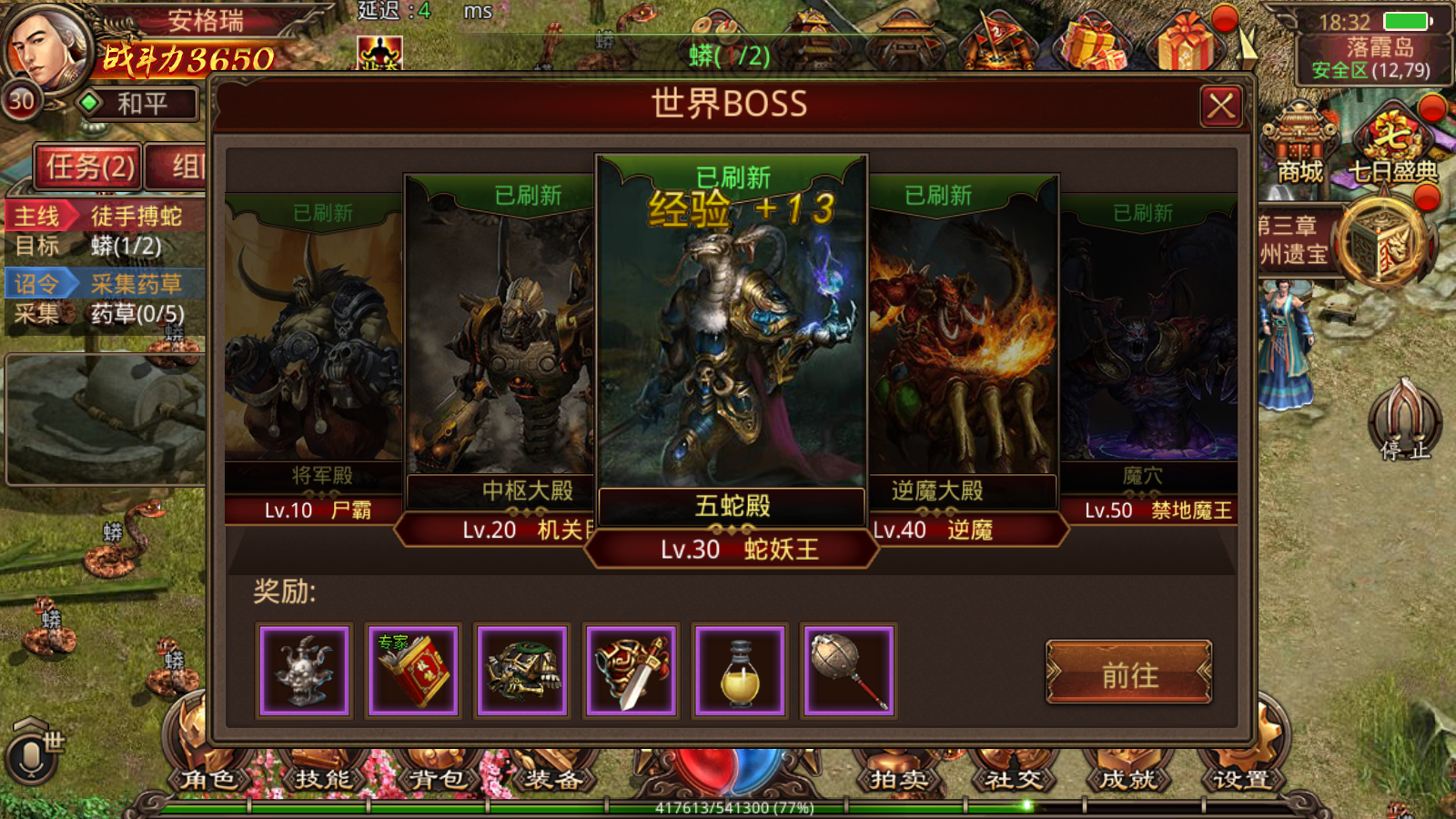
Task: Inspect the demon skull helmet reward
Action: (x=304, y=672)
